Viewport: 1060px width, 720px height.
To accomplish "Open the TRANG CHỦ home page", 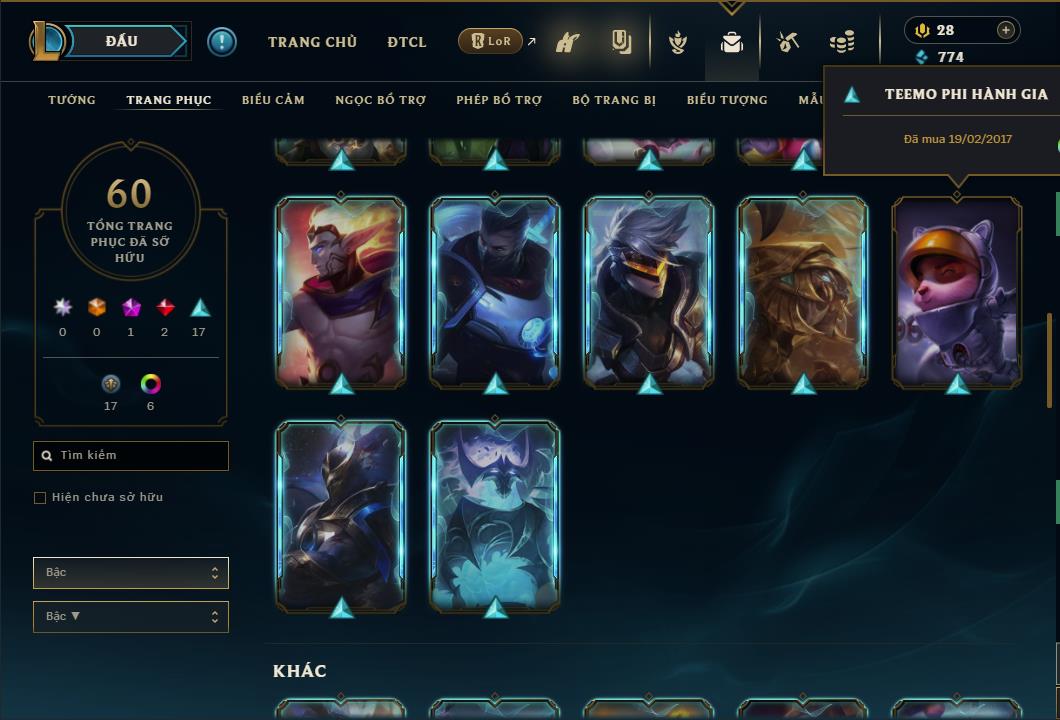I will (x=312, y=42).
